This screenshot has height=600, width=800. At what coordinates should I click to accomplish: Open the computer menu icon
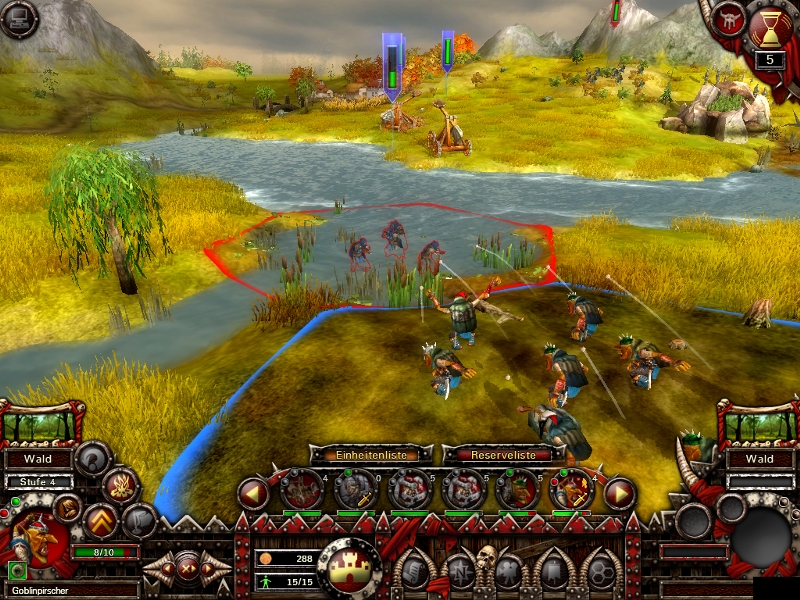click(x=18, y=18)
